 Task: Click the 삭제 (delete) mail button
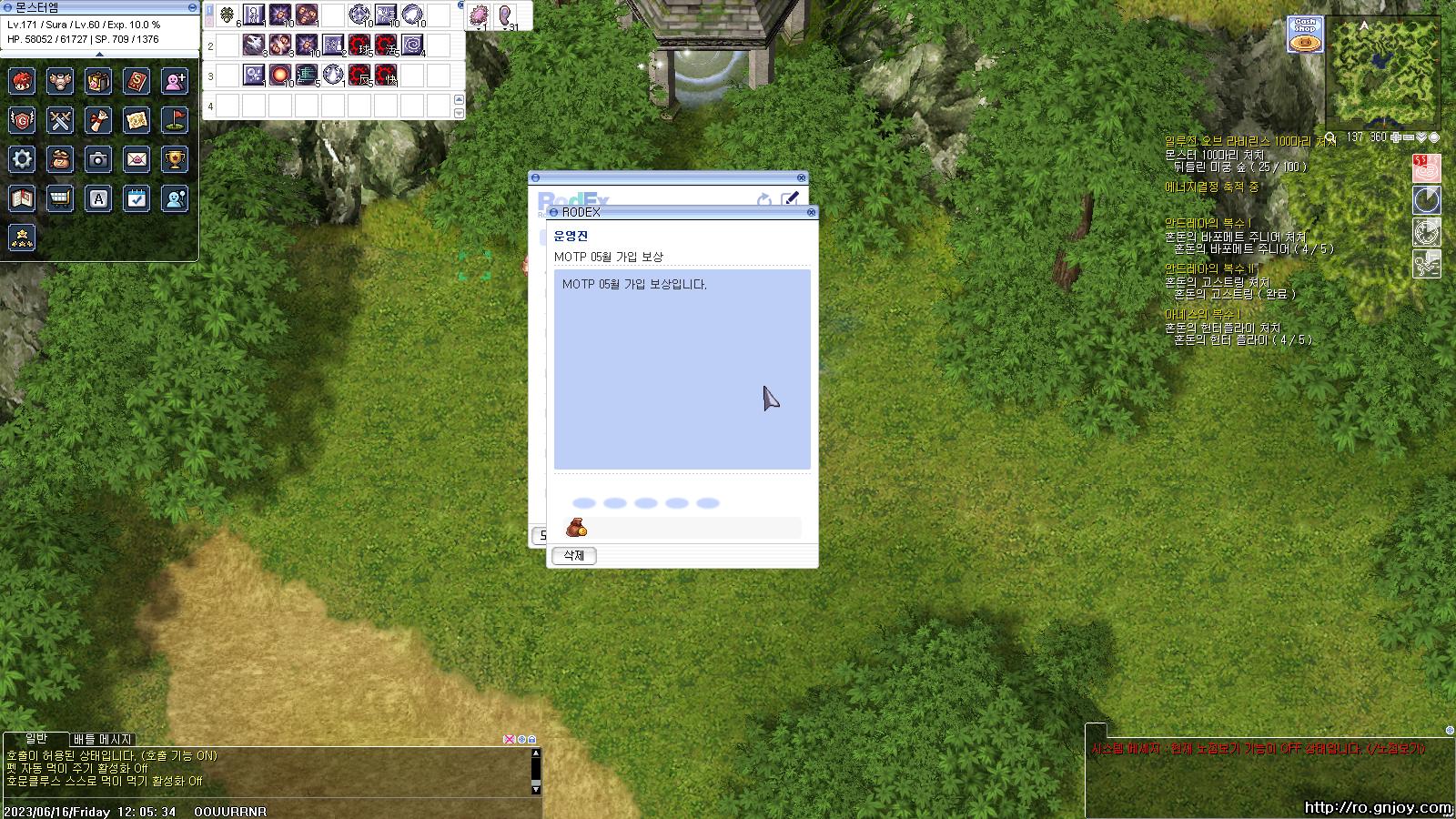coord(573,555)
